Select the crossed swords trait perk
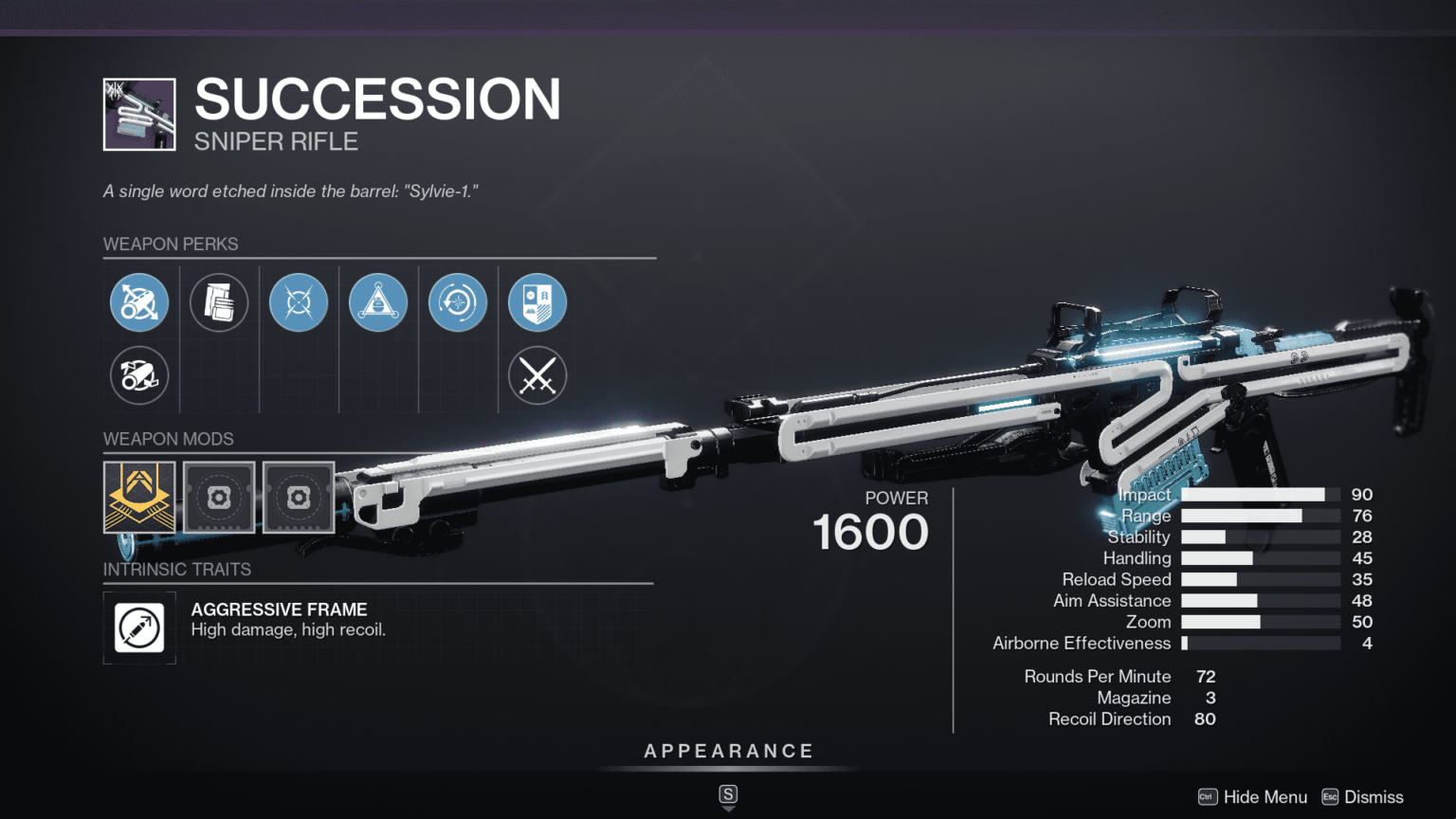The image size is (1456, 819). coord(537,375)
